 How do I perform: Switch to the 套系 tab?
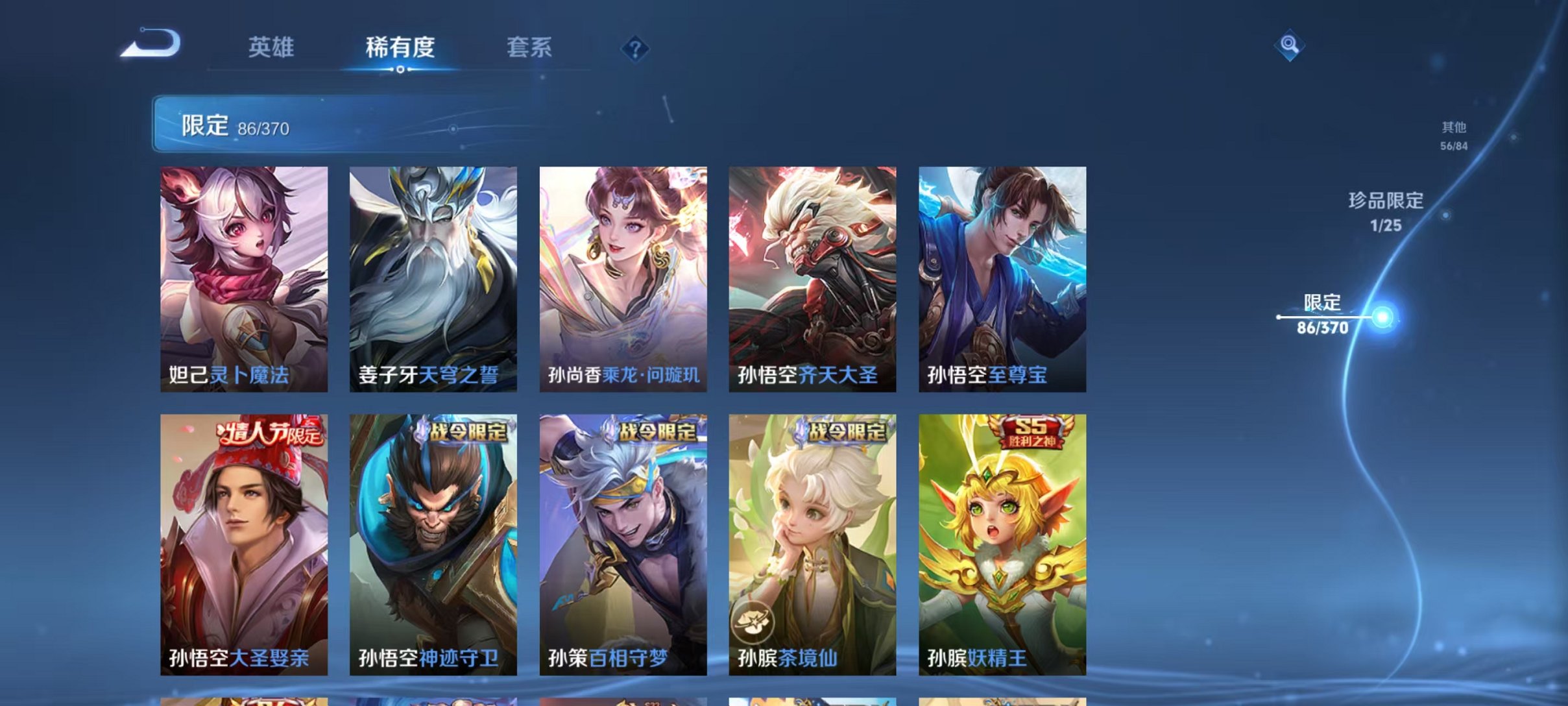point(529,47)
